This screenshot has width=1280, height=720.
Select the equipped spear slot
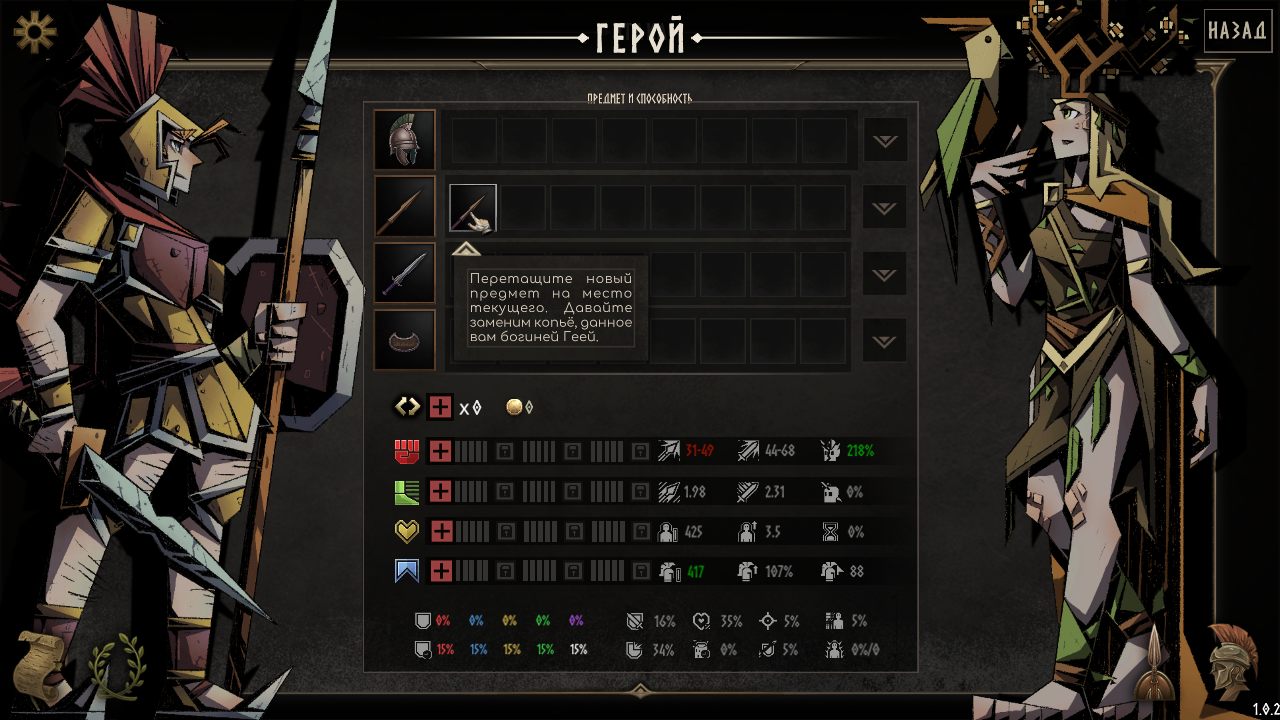tap(405, 207)
